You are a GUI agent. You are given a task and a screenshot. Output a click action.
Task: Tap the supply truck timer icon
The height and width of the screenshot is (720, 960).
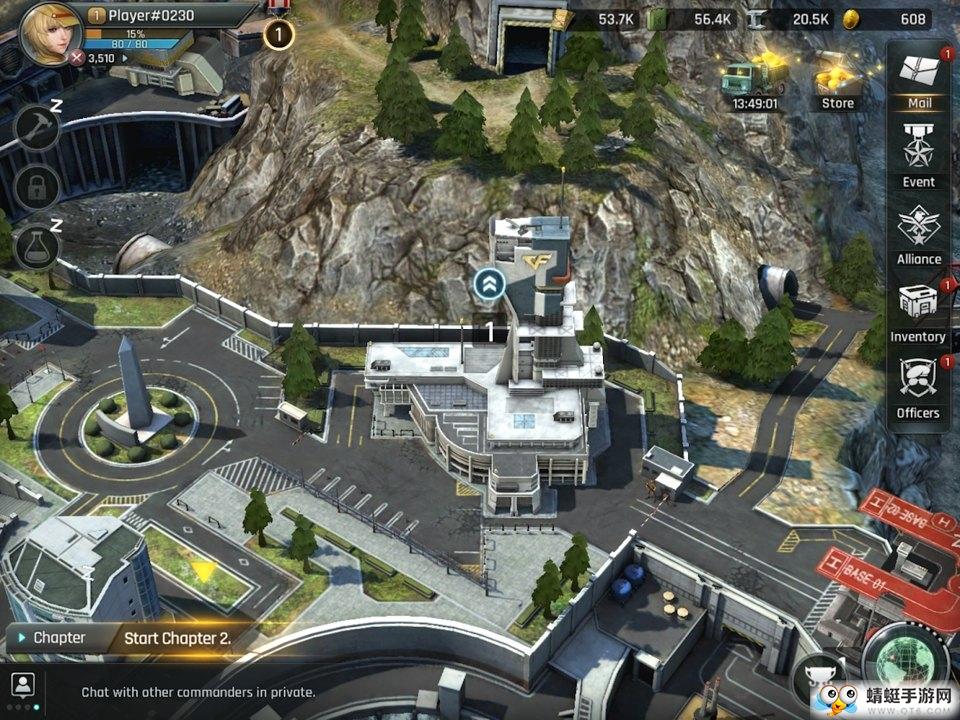tap(754, 82)
